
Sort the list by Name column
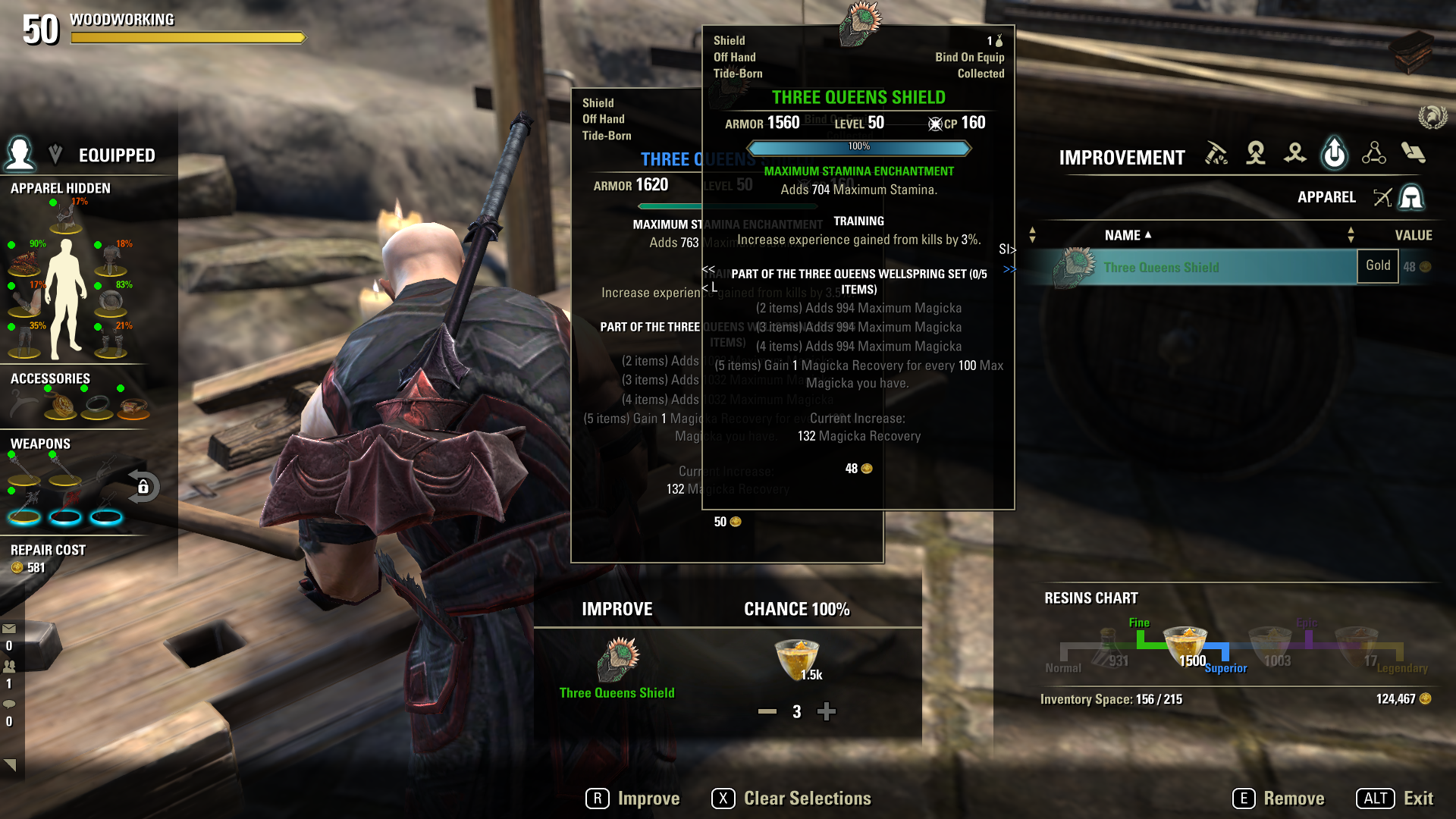(1127, 236)
